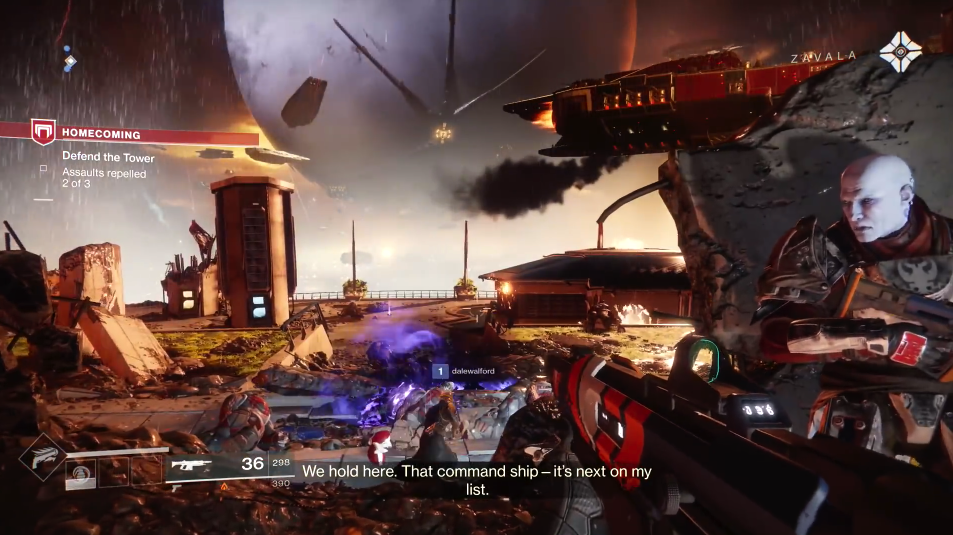Click the Assaults repelled objective checkbox
This screenshot has height=535, width=953.
[43, 170]
